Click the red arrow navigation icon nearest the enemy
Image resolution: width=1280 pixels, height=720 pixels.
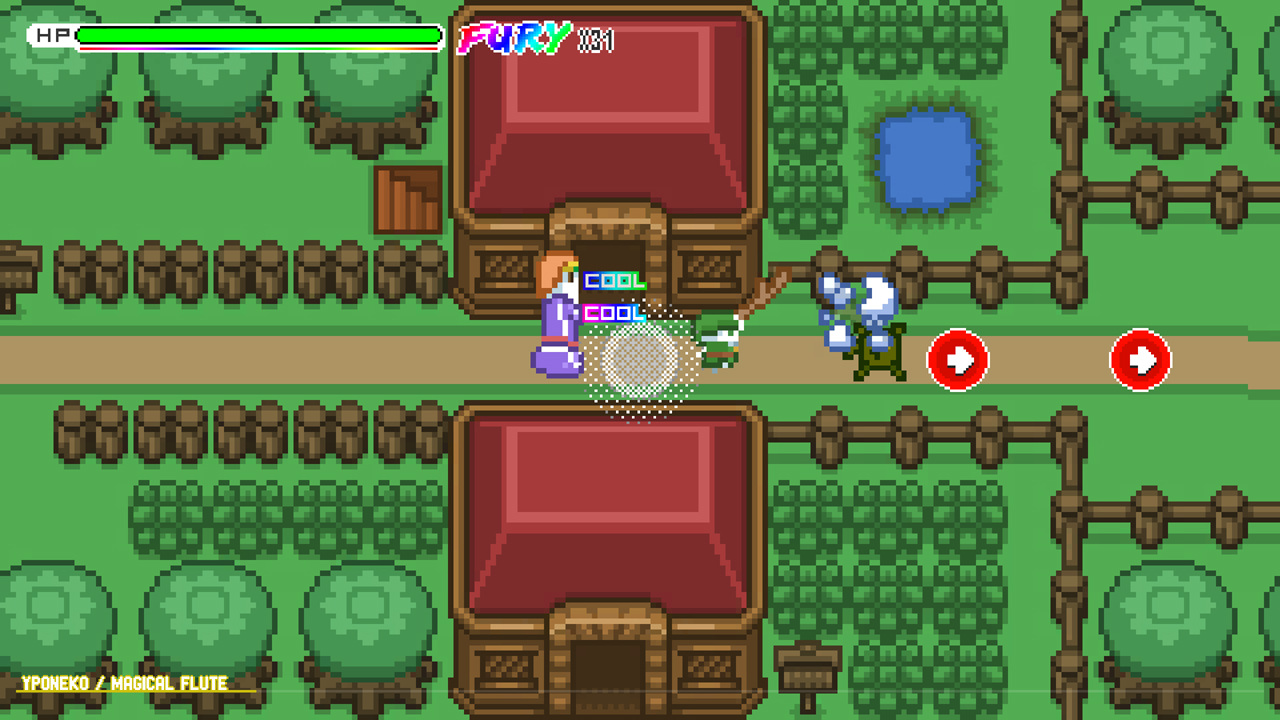coord(956,360)
